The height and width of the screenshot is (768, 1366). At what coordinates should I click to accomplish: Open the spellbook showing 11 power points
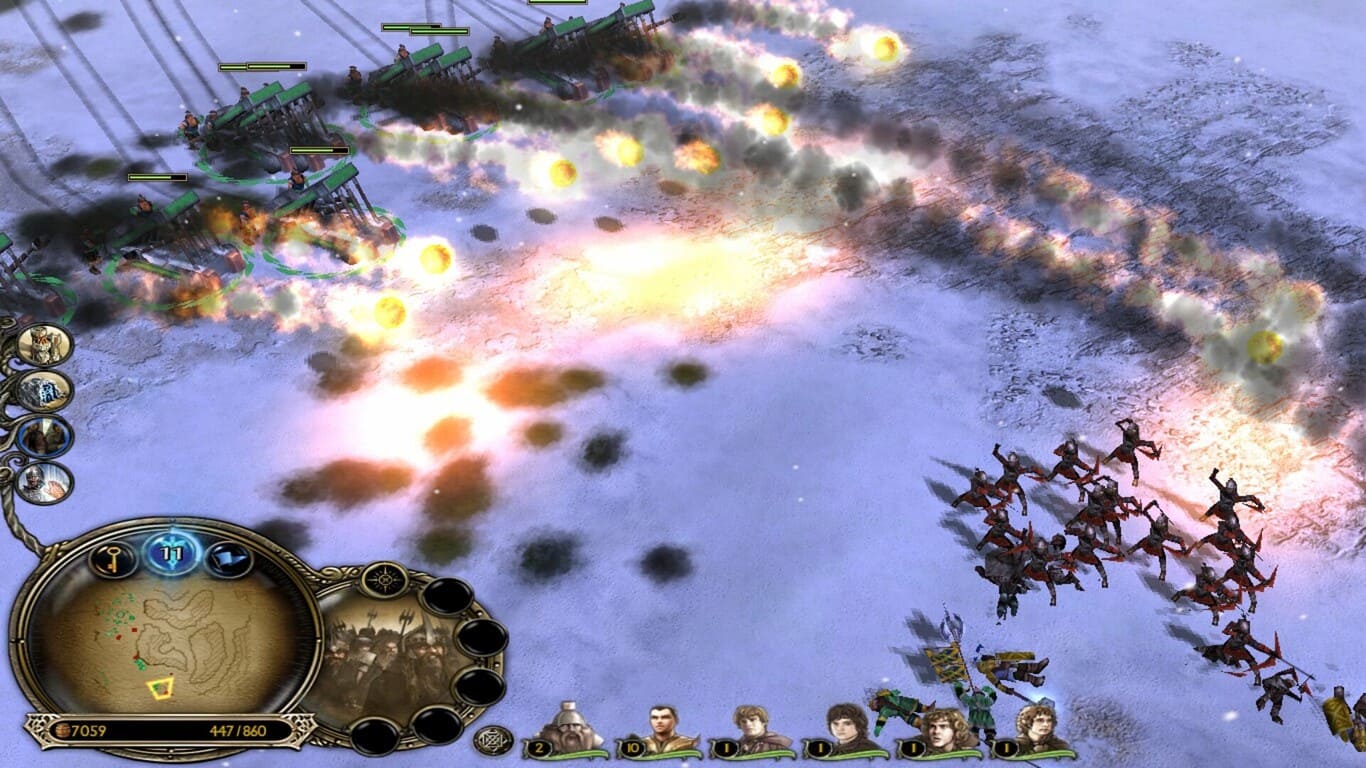(172, 552)
